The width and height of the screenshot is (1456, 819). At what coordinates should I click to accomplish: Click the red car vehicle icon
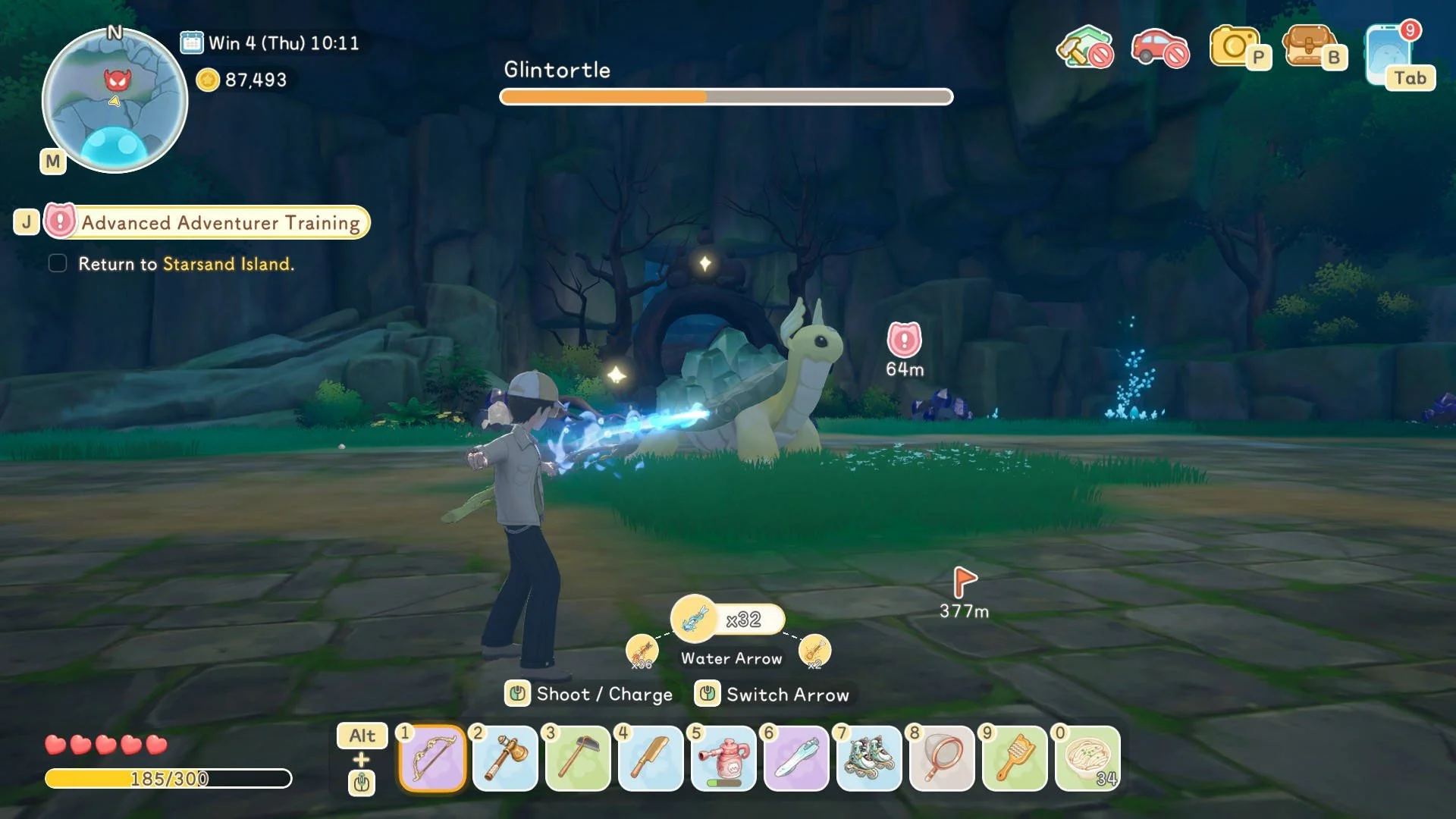(x=1159, y=48)
